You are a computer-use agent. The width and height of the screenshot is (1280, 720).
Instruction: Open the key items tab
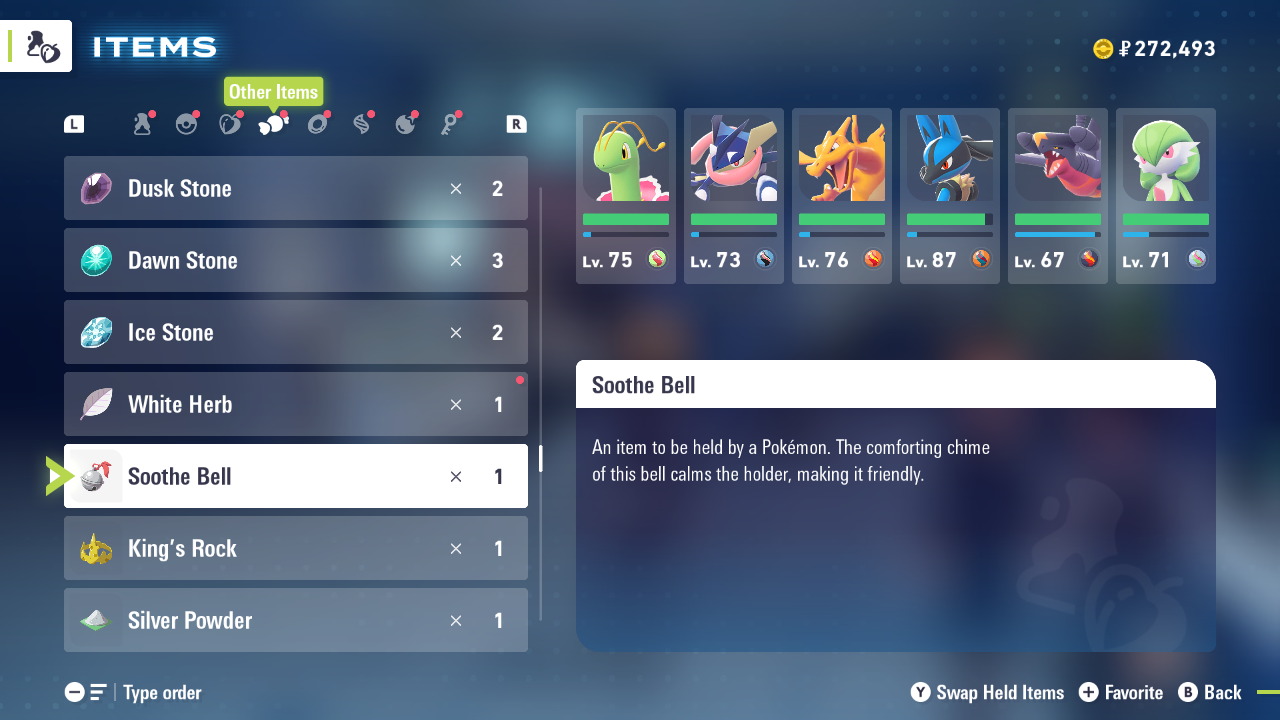click(450, 124)
